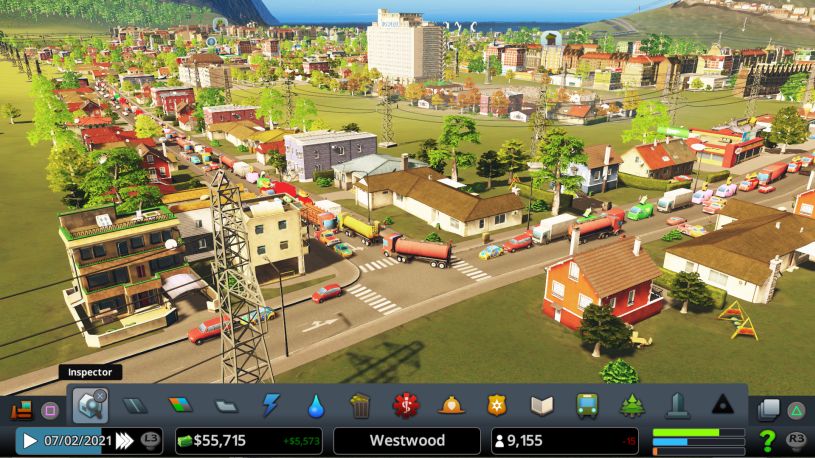This screenshot has width=815, height=458.
Task: Open the Districts painting tool
Action: [x=226, y=406]
